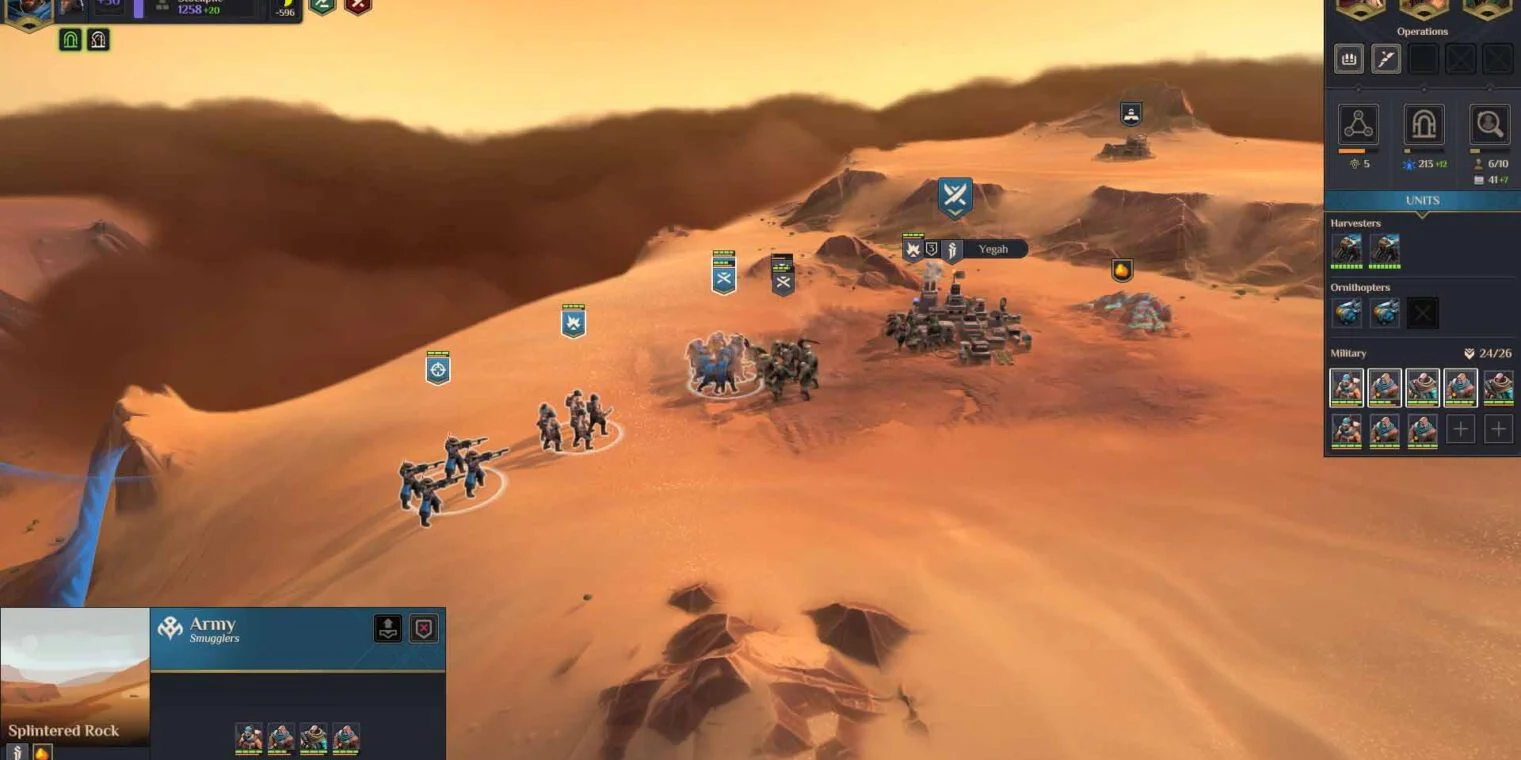Select the crossed-swords battle marker above Yegah
This screenshot has width=1521, height=760.
pos(955,196)
